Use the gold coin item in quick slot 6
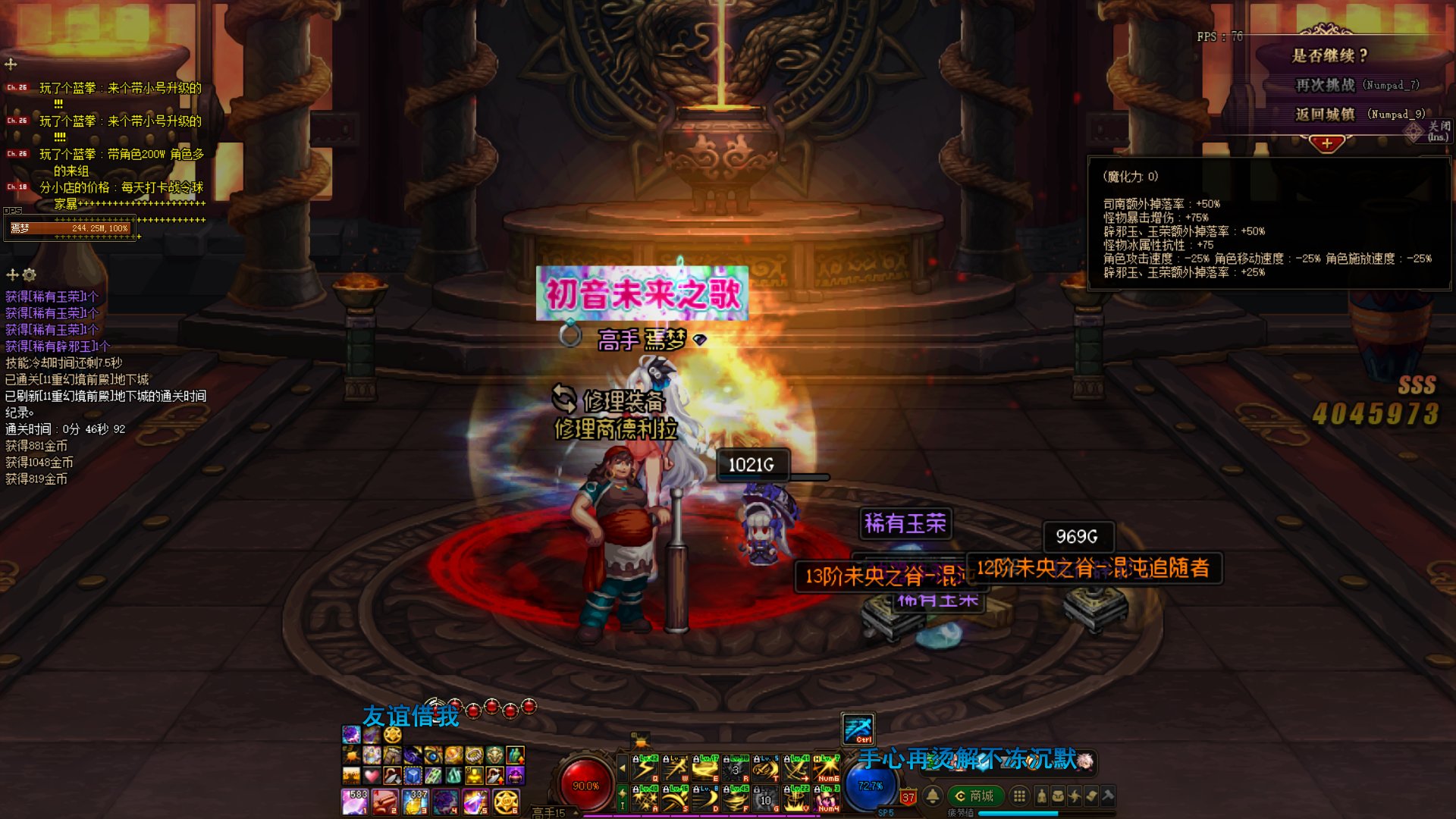 click(506, 801)
